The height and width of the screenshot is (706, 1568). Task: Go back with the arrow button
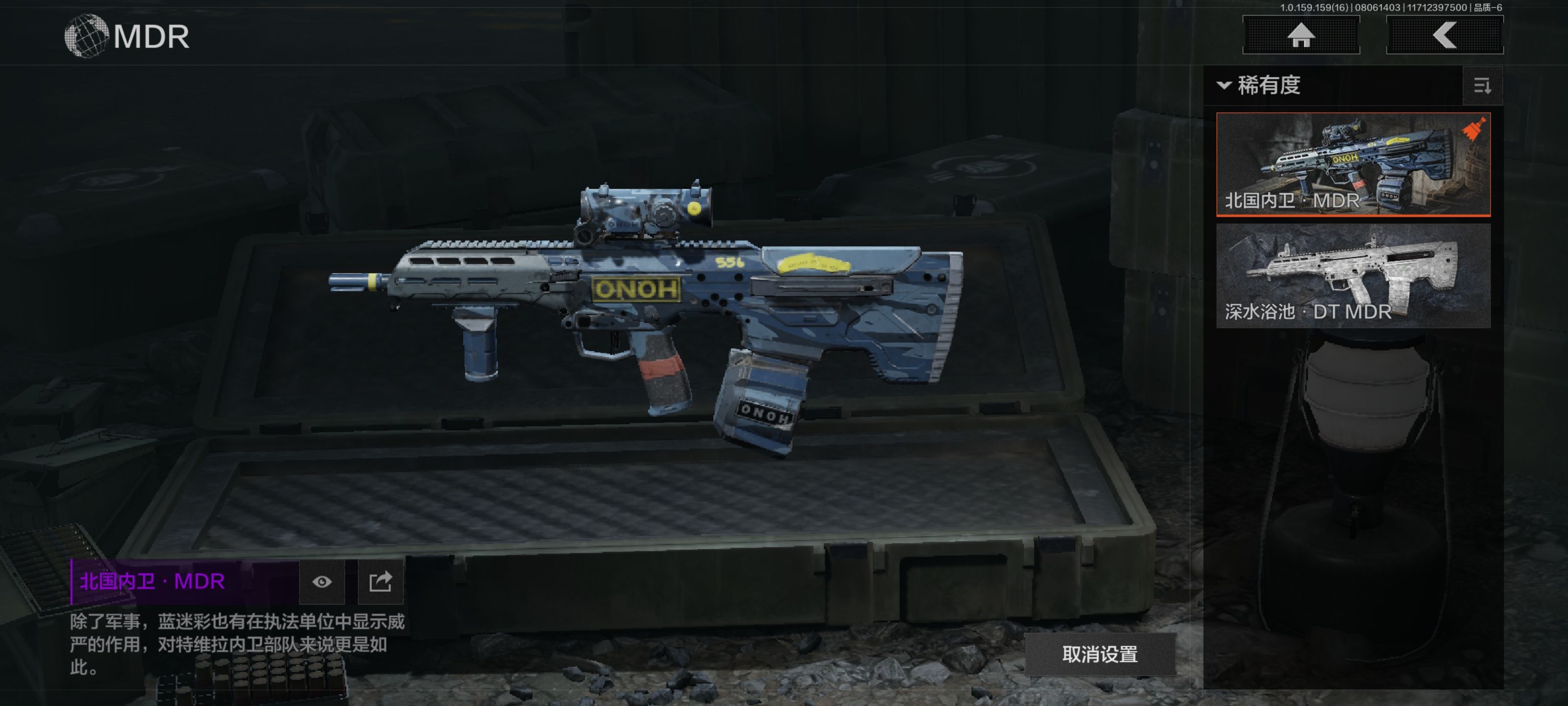click(x=1445, y=35)
